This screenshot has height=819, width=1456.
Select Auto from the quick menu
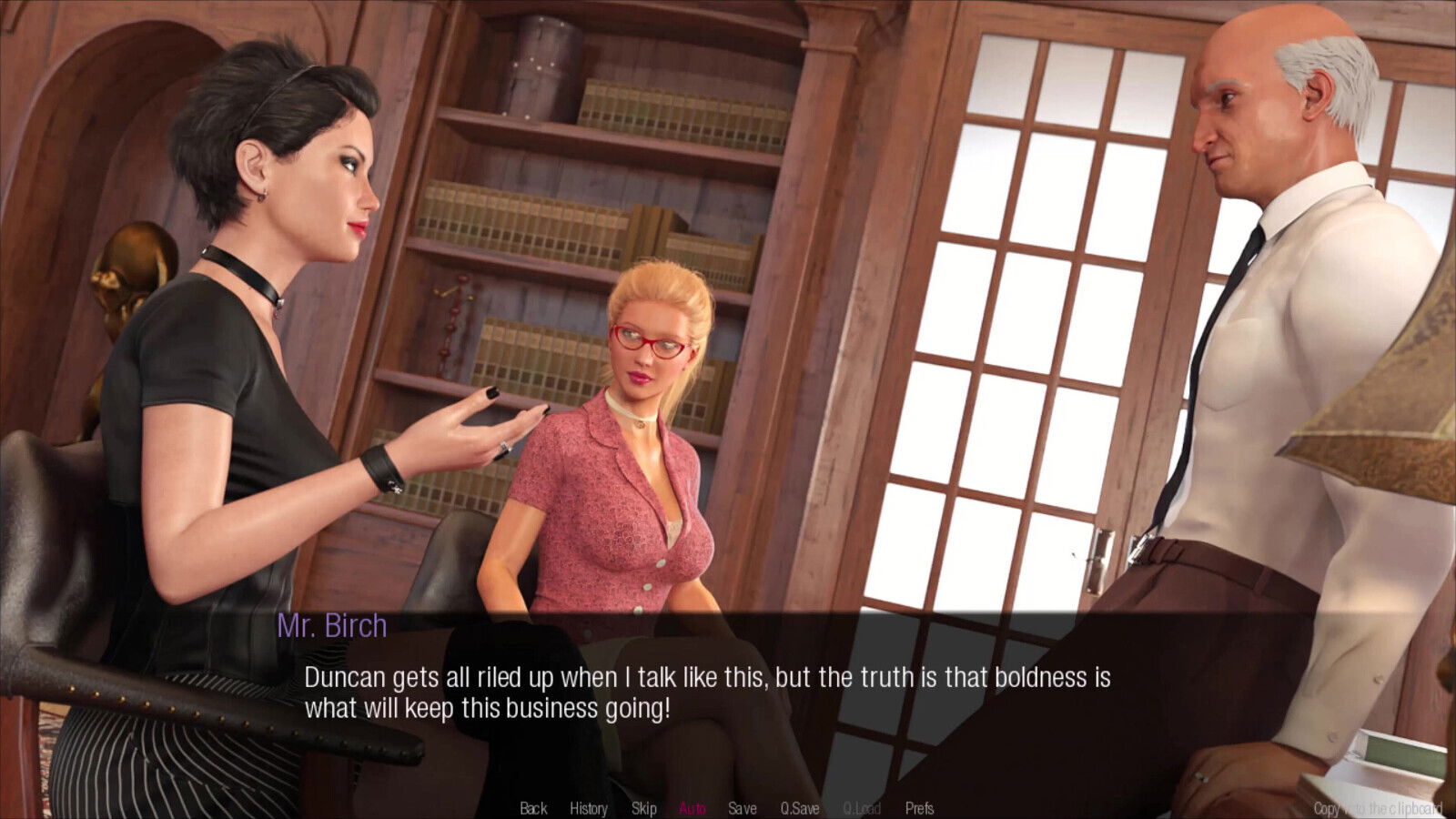[x=693, y=808]
